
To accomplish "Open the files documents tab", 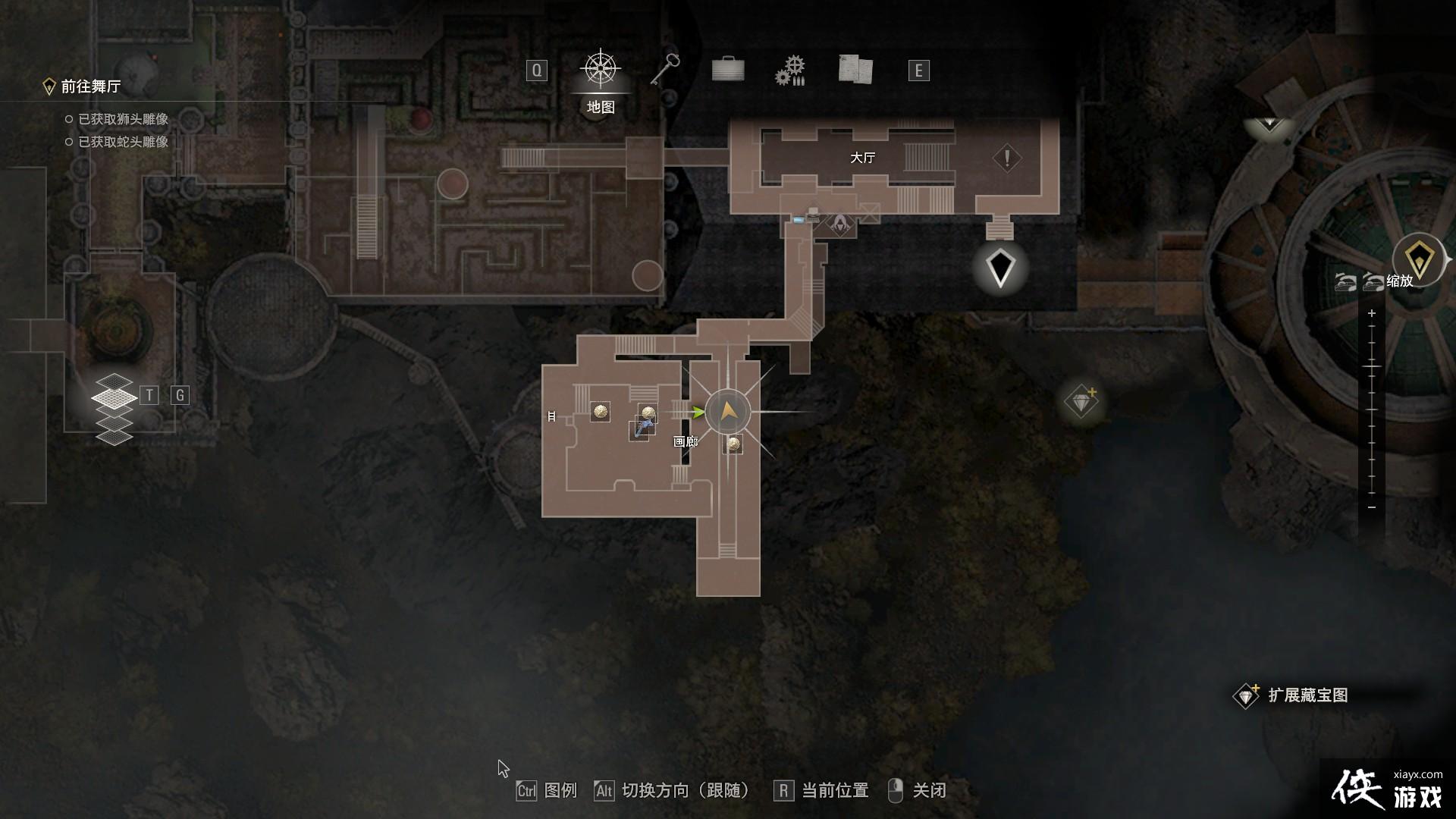I will pyautogui.click(x=855, y=70).
